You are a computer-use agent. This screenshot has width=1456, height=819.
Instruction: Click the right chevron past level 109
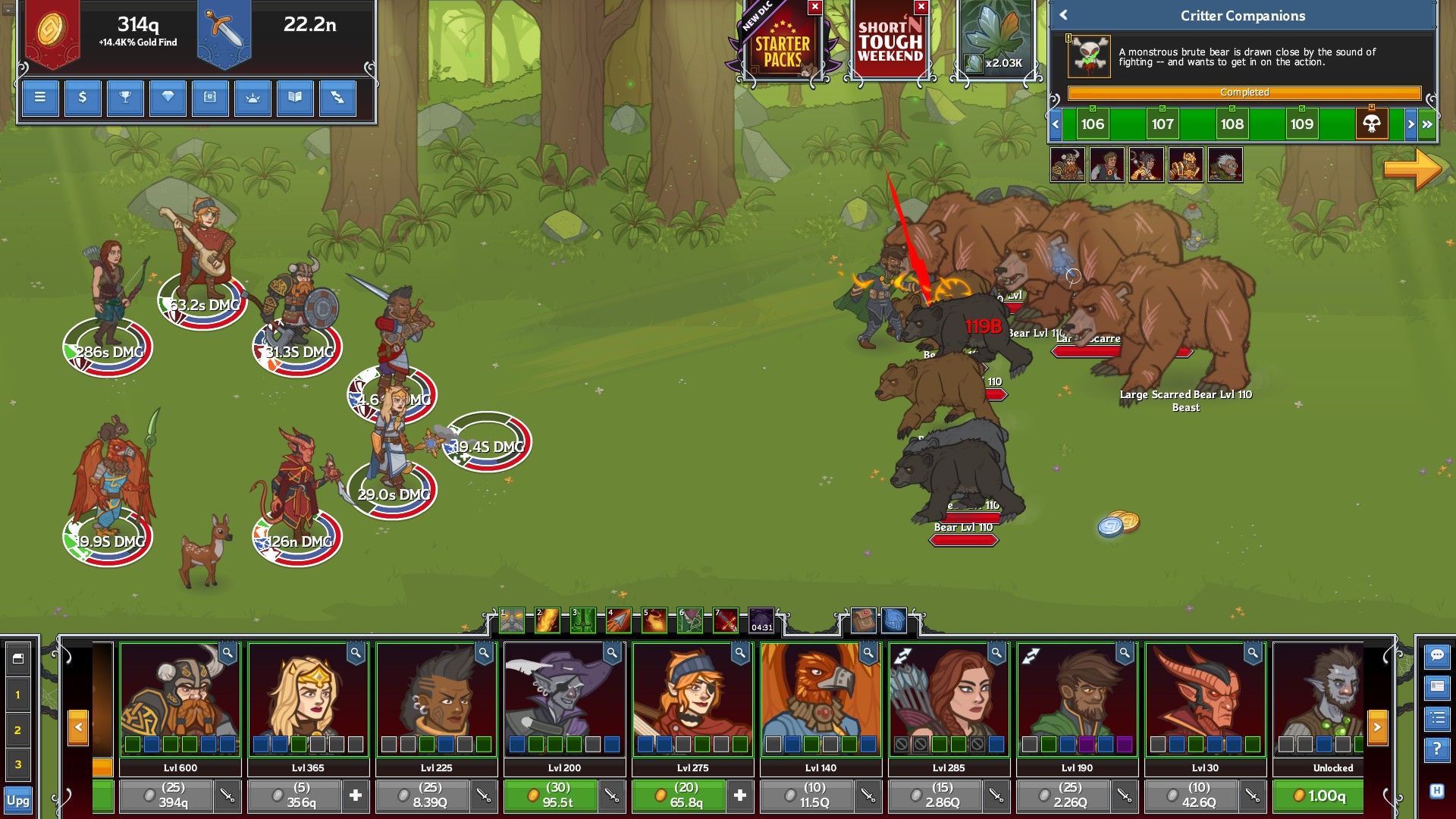coord(1410,124)
